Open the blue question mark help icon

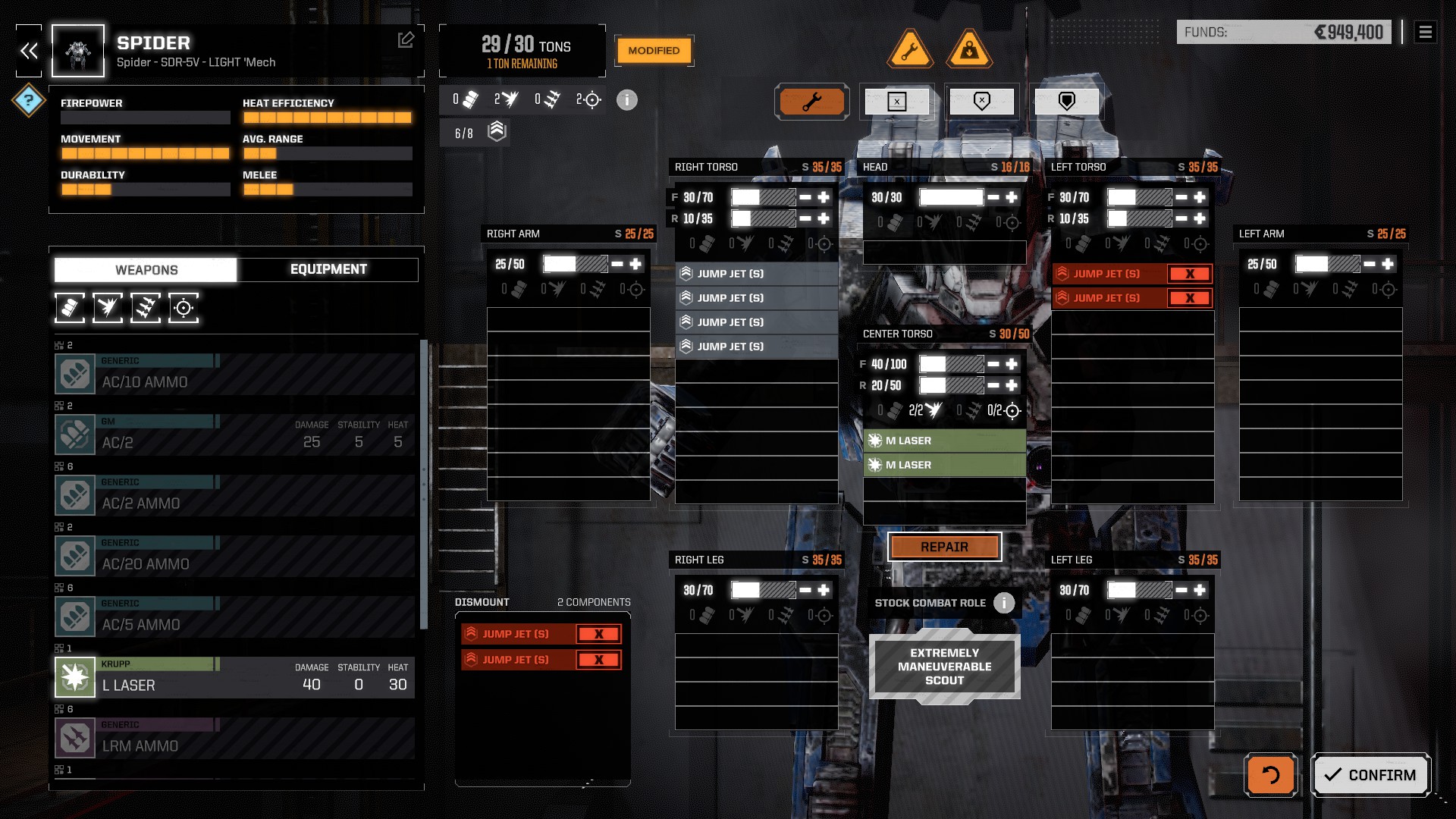(x=29, y=100)
